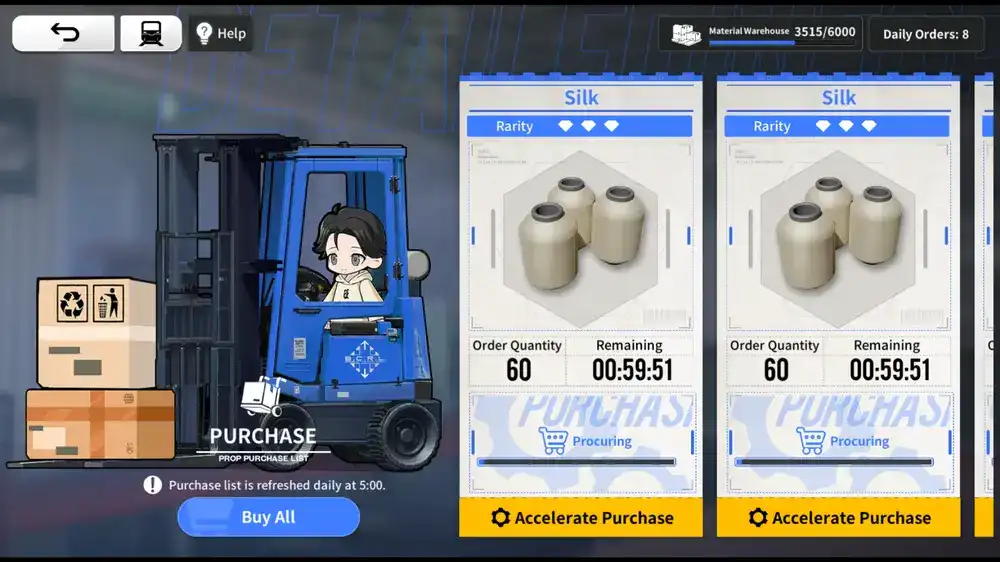
Task: Open the Material Warehouse panel
Action: [x=761, y=33]
